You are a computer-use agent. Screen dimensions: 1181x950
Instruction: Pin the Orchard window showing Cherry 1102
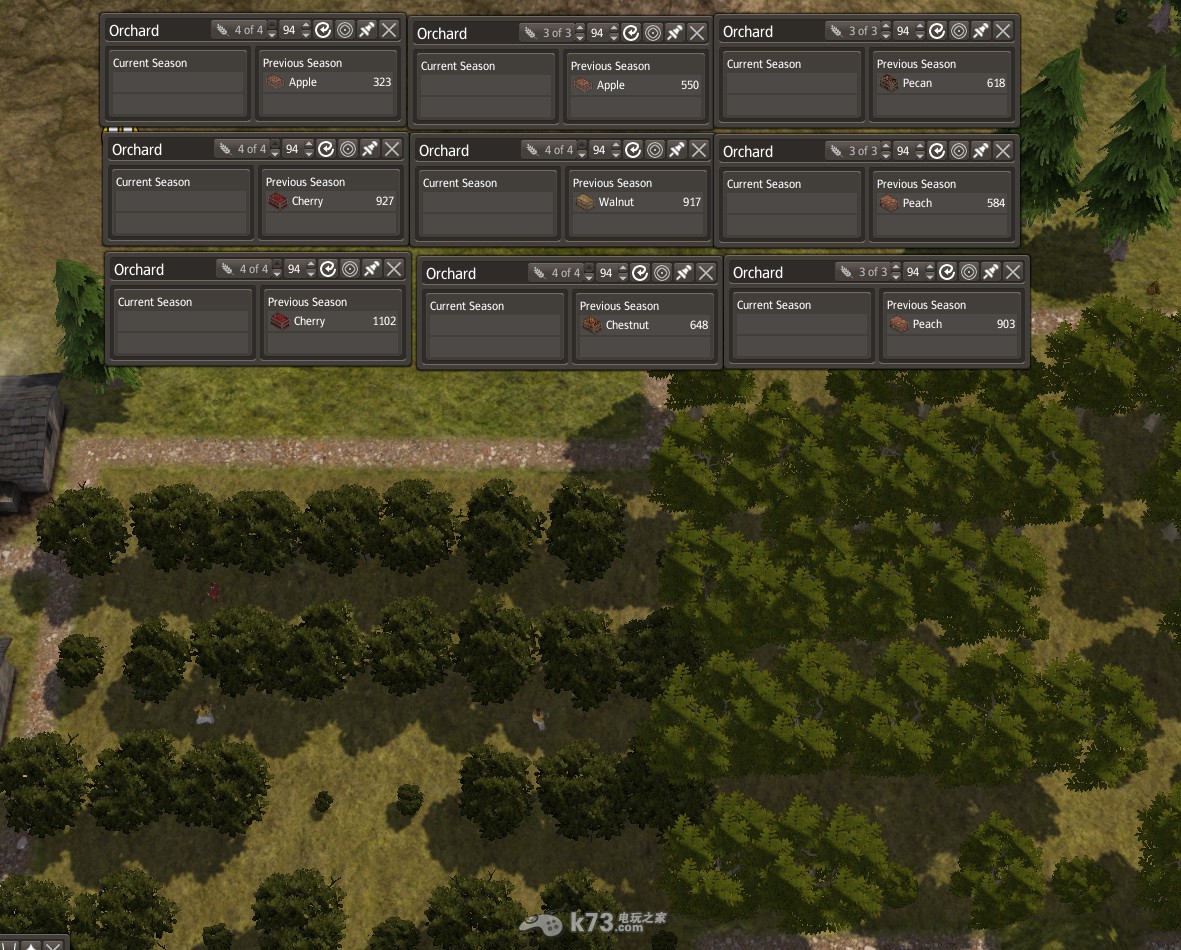pyautogui.click(x=372, y=269)
